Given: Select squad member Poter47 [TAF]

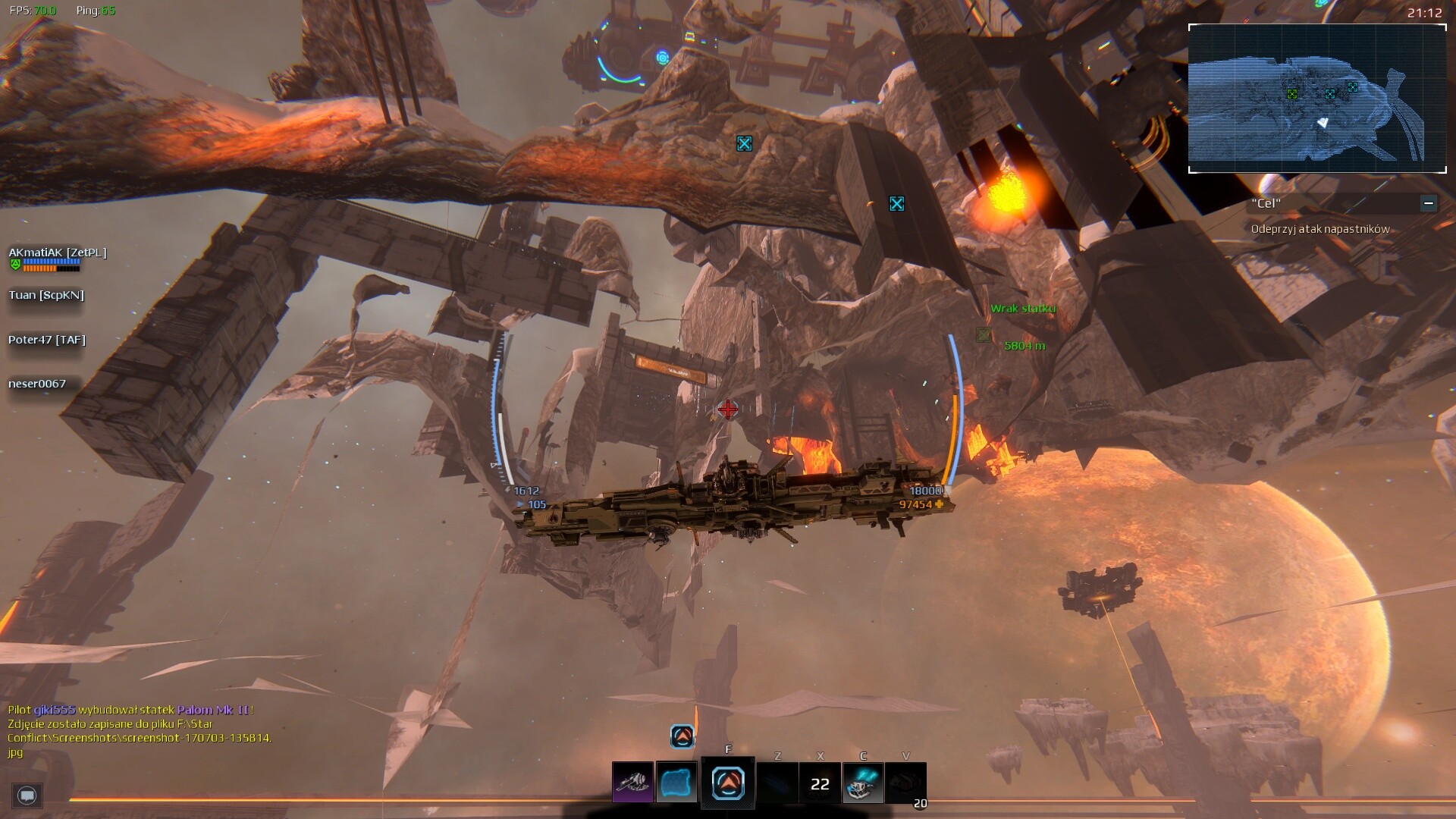Looking at the screenshot, I should pyautogui.click(x=47, y=340).
